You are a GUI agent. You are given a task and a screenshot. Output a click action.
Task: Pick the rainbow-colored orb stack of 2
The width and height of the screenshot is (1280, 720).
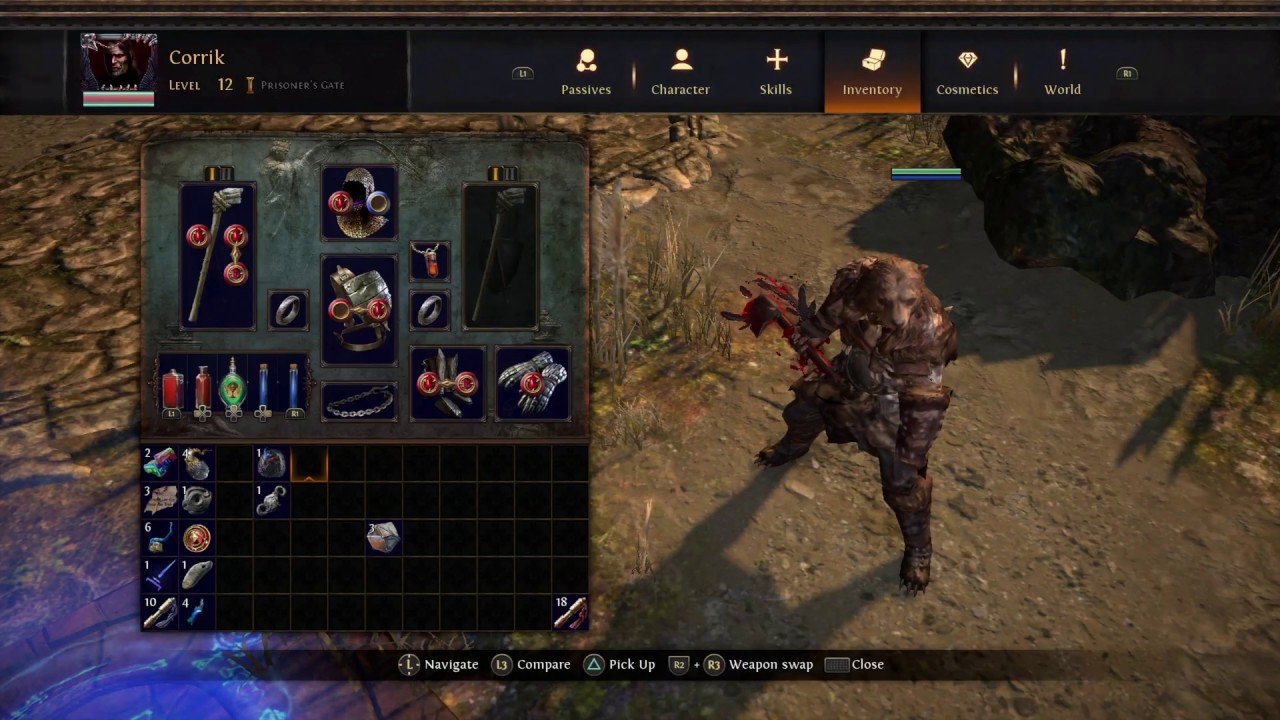tap(159, 462)
